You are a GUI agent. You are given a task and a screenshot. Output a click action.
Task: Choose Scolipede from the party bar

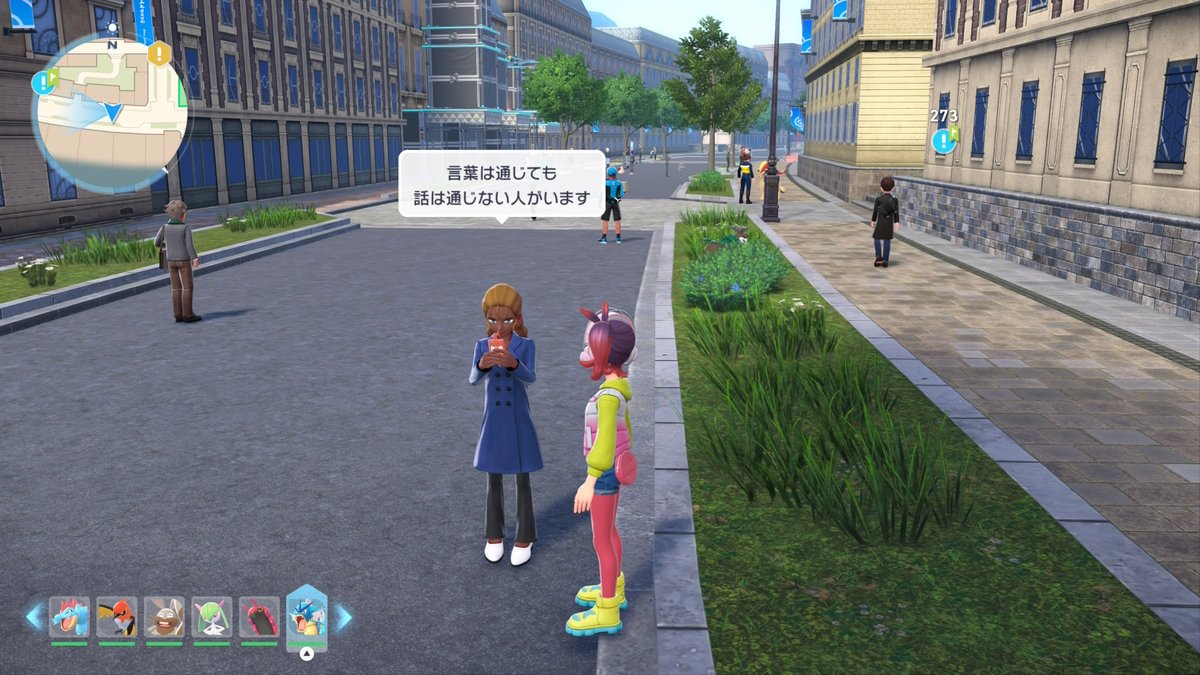point(259,617)
